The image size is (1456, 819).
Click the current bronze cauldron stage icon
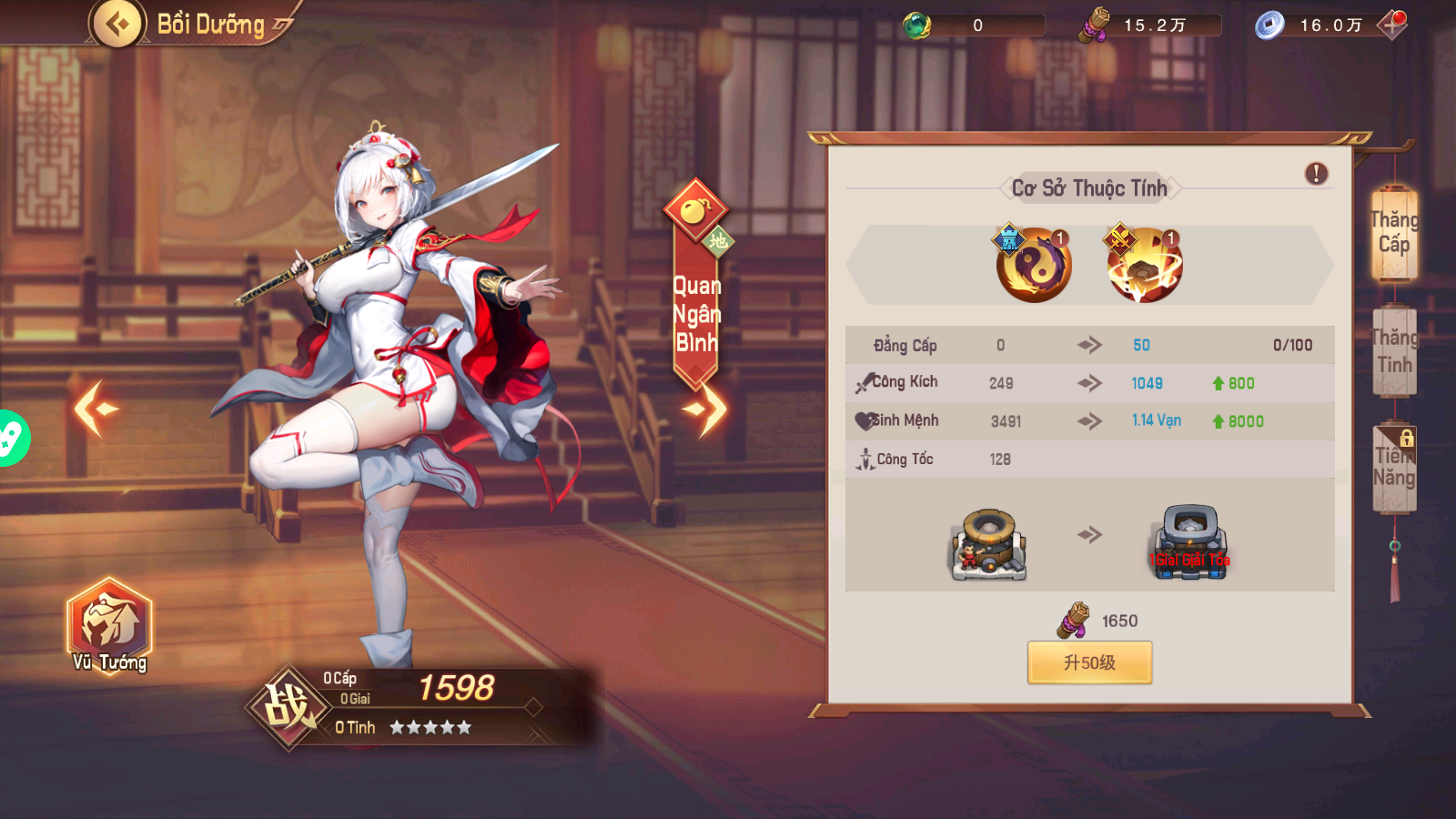click(x=989, y=544)
